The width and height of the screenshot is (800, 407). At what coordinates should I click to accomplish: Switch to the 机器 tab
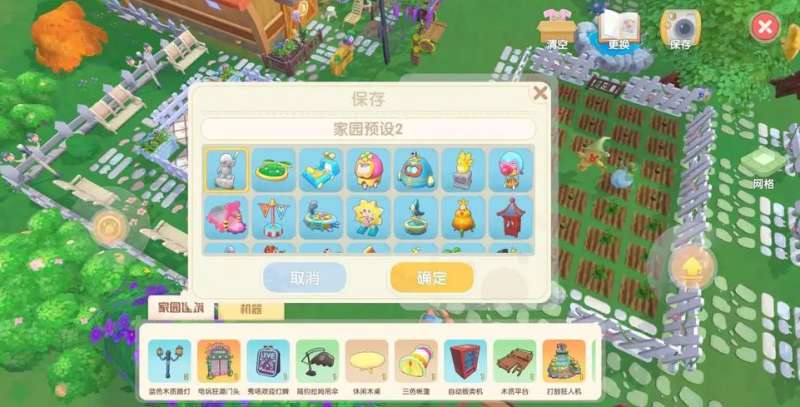pos(249,311)
